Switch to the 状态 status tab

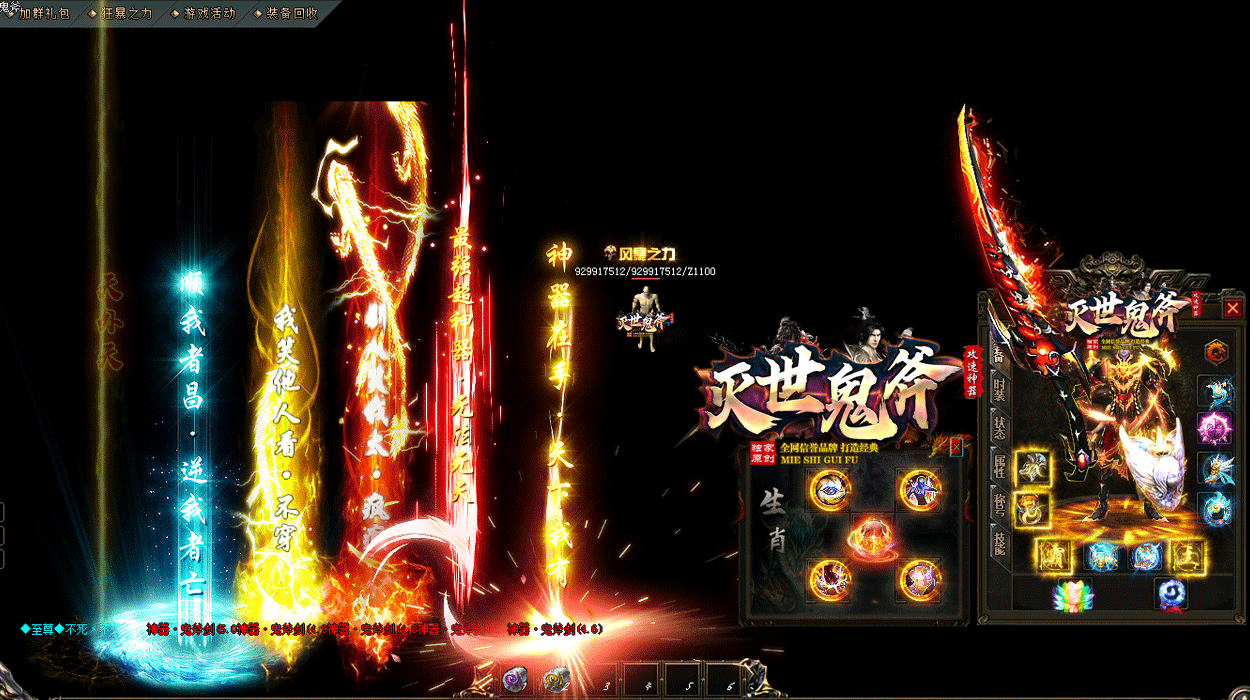point(999,428)
